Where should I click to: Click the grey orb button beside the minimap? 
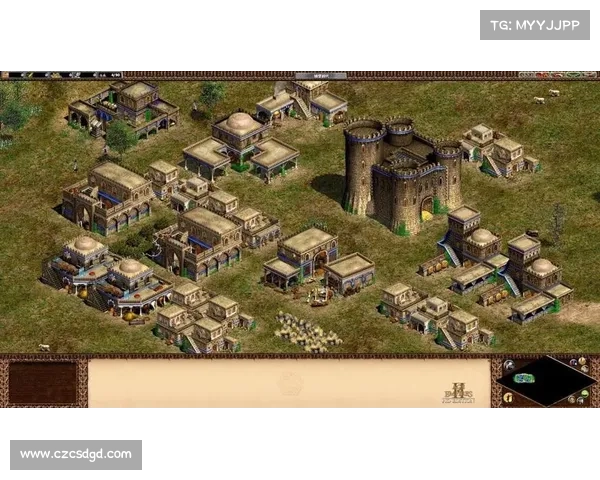(508, 365)
